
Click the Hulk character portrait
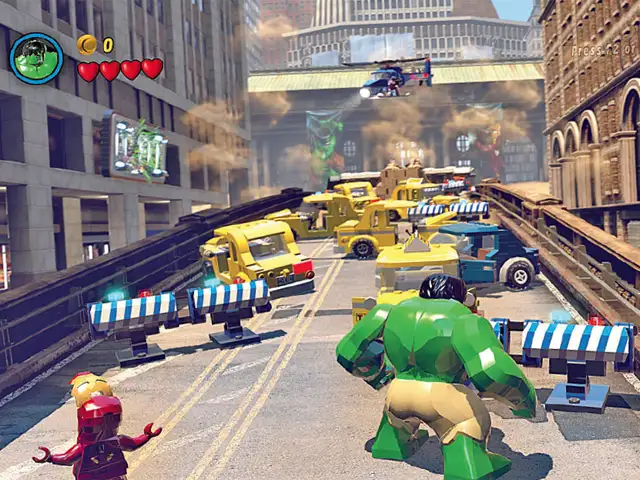tap(36, 58)
